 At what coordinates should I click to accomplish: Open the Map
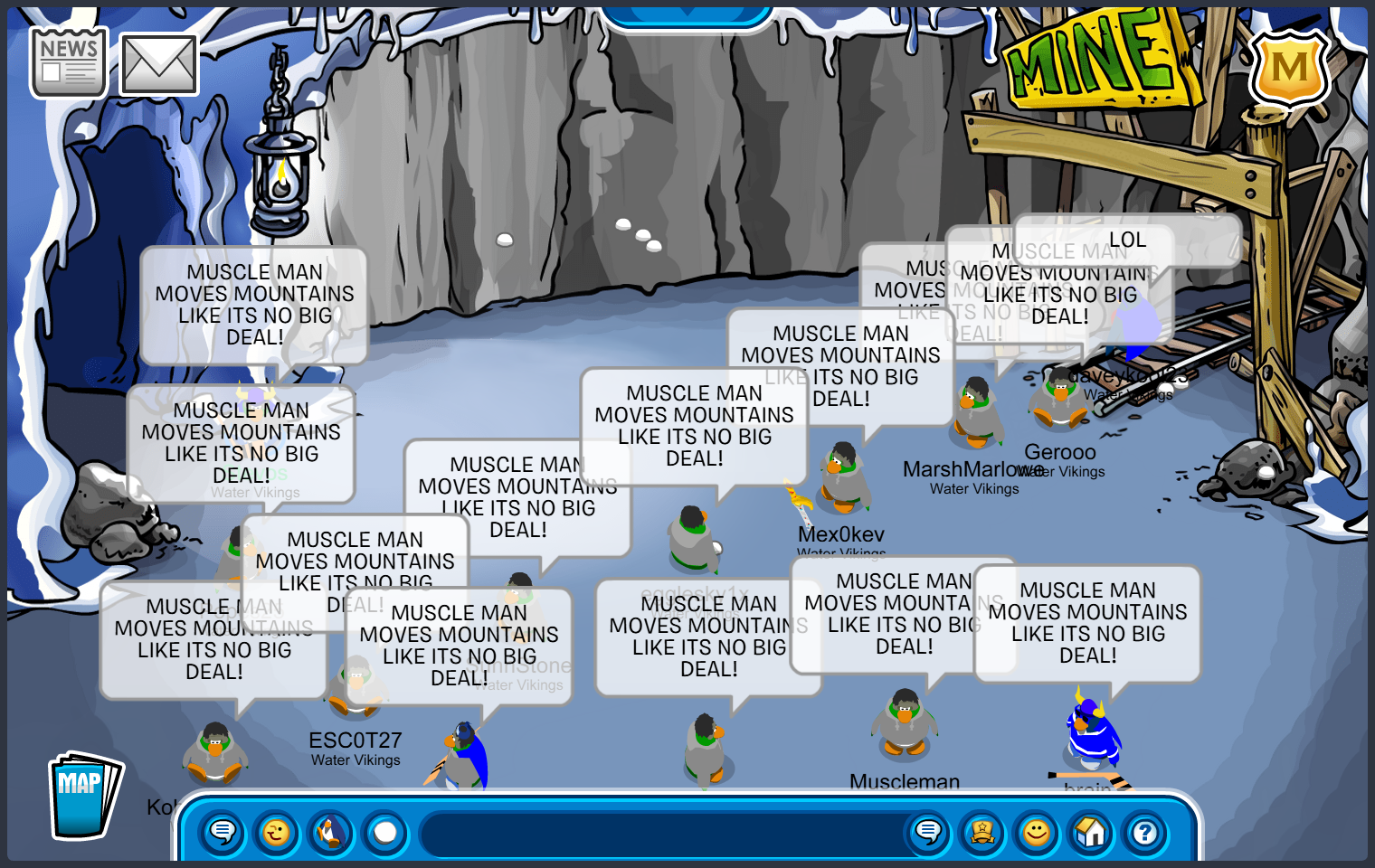[83, 796]
